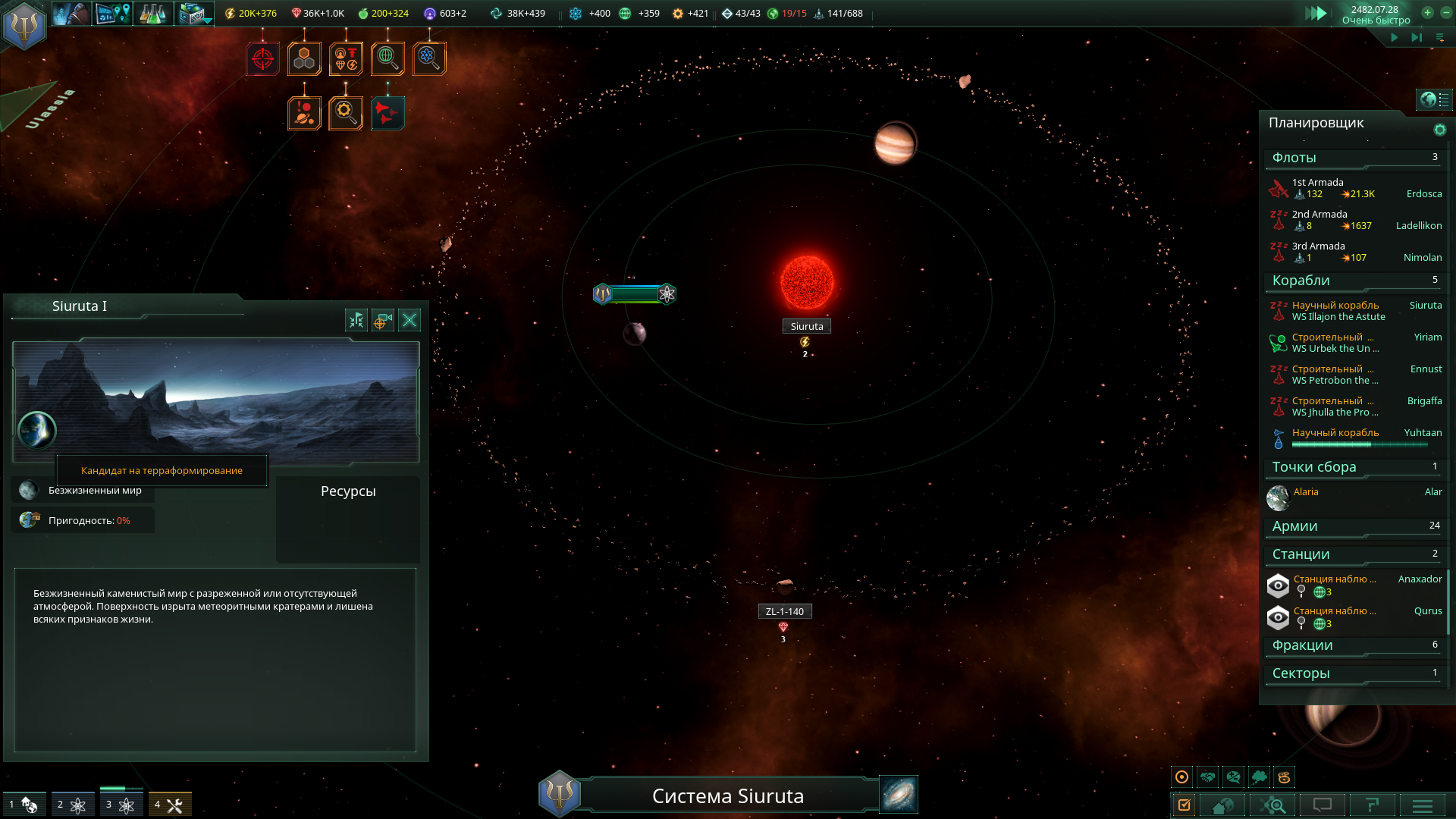Open the research flasks technology view
Viewport: 1456px width, 819px height.
point(152,14)
